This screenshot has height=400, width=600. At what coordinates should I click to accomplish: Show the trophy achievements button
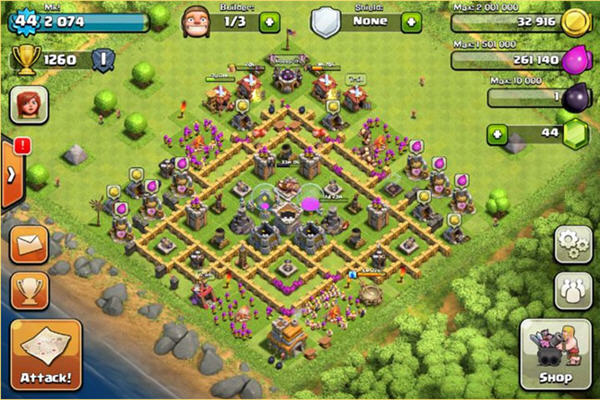[x=29, y=289]
